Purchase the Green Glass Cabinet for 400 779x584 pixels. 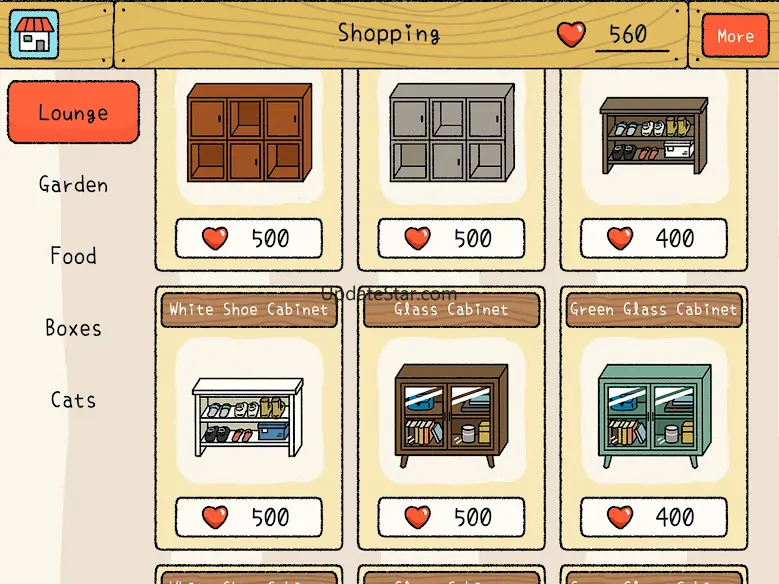(x=653, y=517)
